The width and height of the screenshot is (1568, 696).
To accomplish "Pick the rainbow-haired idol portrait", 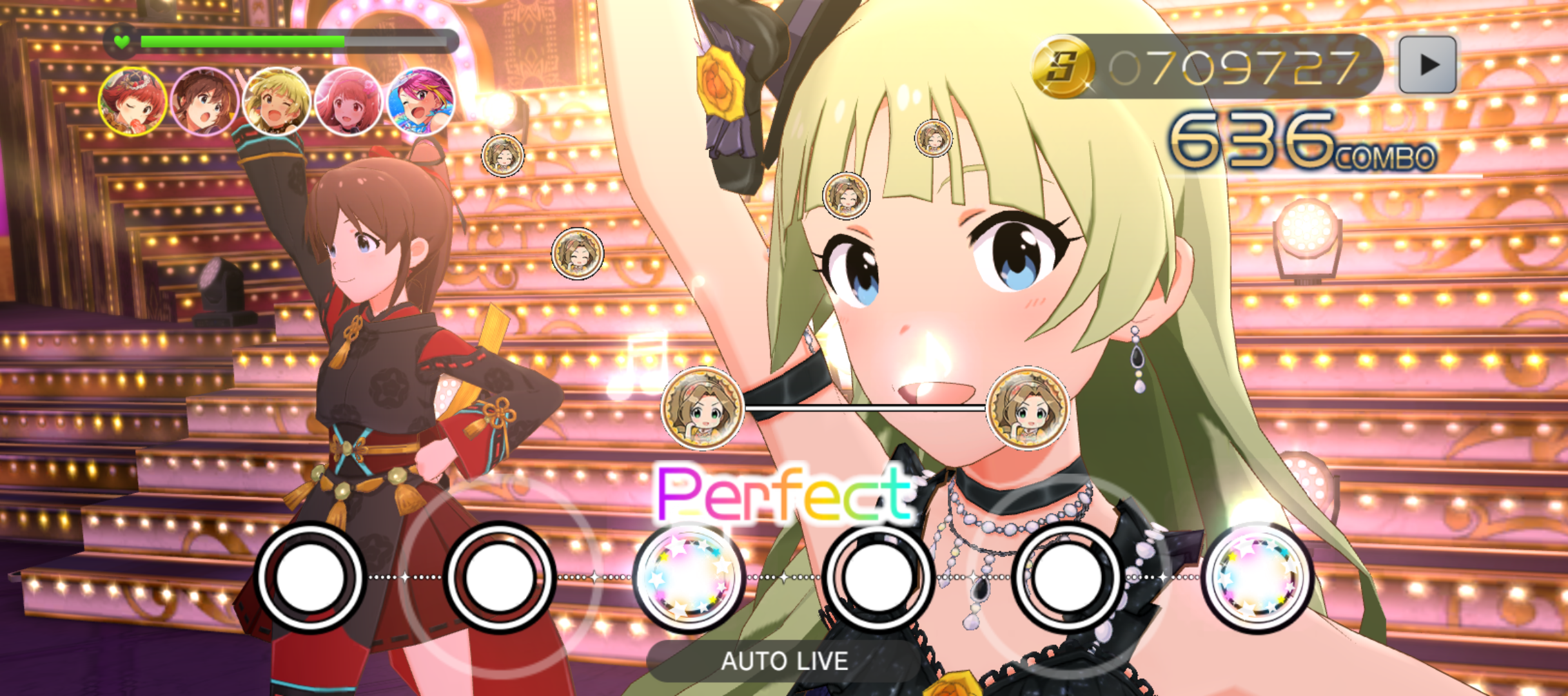I will coord(420,102).
